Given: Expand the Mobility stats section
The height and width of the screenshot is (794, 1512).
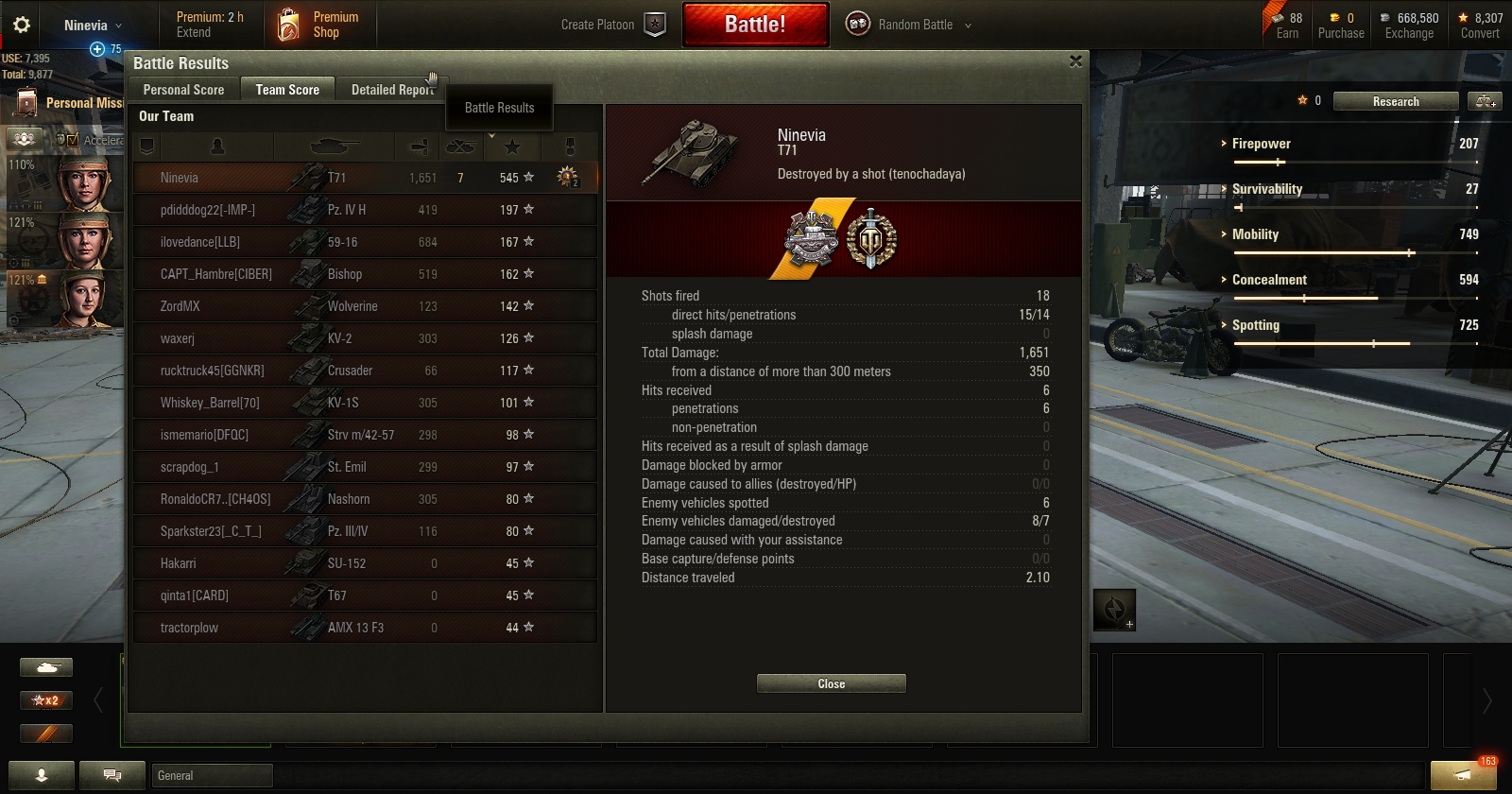Looking at the screenshot, I should [x=1255, y=234].
